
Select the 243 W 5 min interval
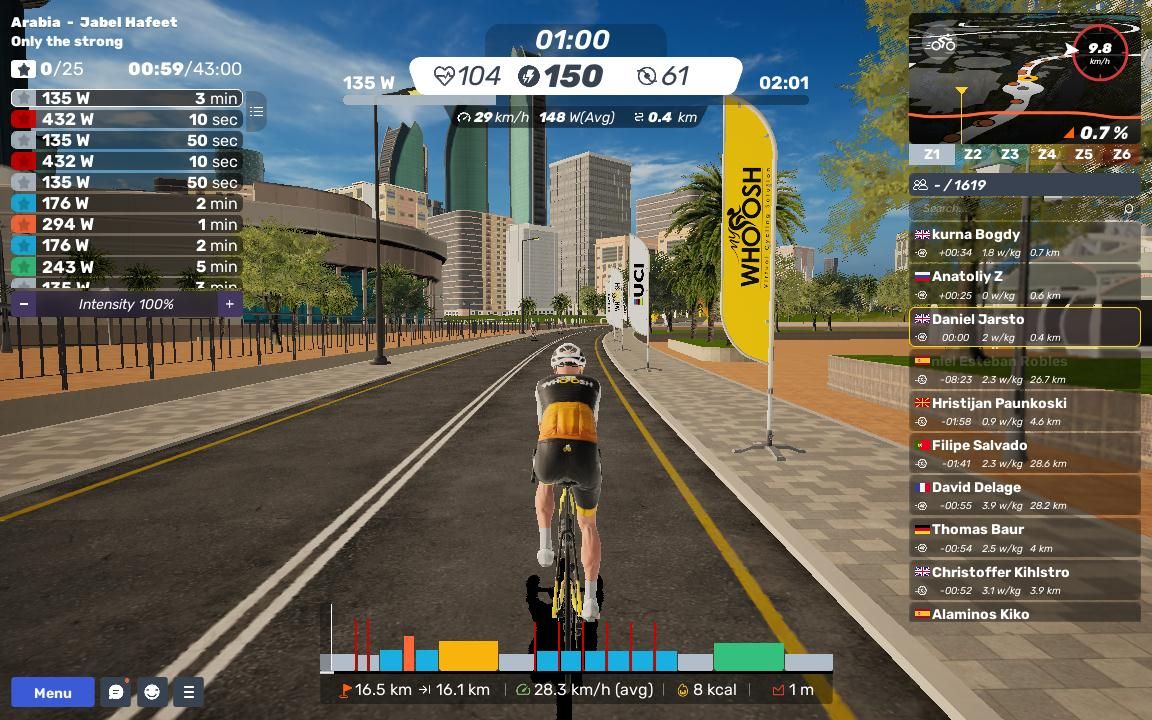[127, 267]
